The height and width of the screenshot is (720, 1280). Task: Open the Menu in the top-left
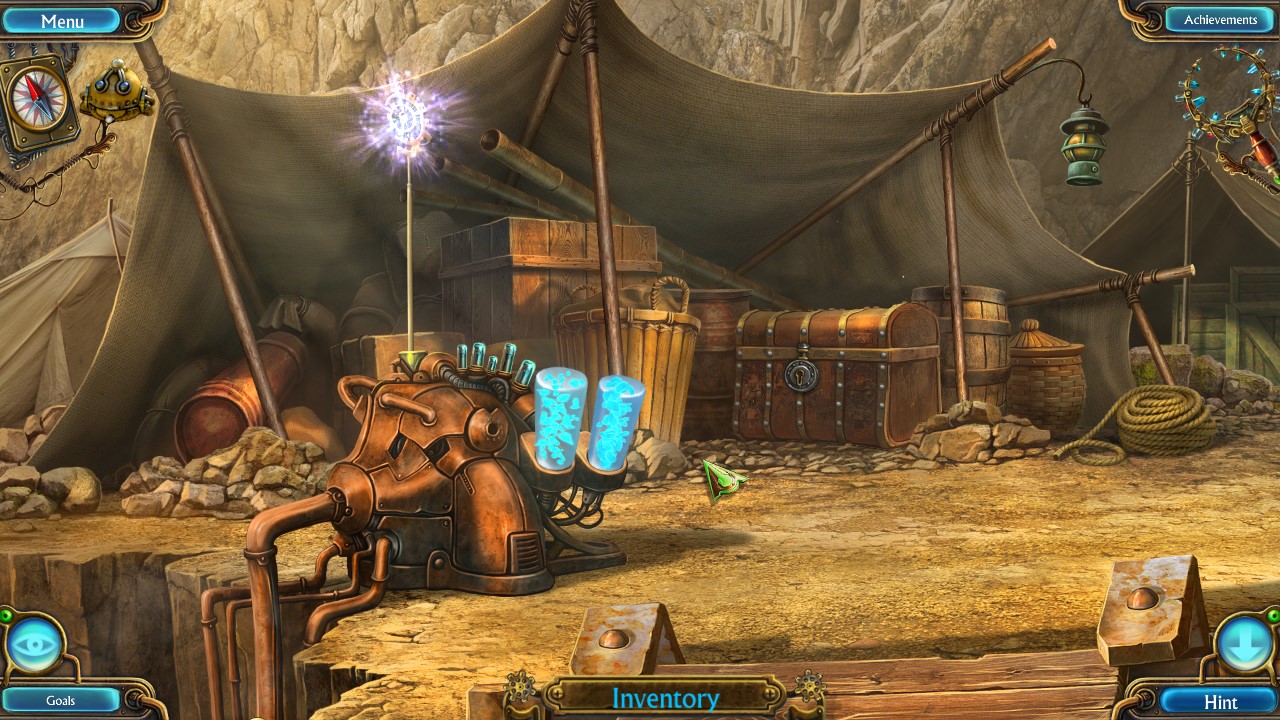click(62, 20)
